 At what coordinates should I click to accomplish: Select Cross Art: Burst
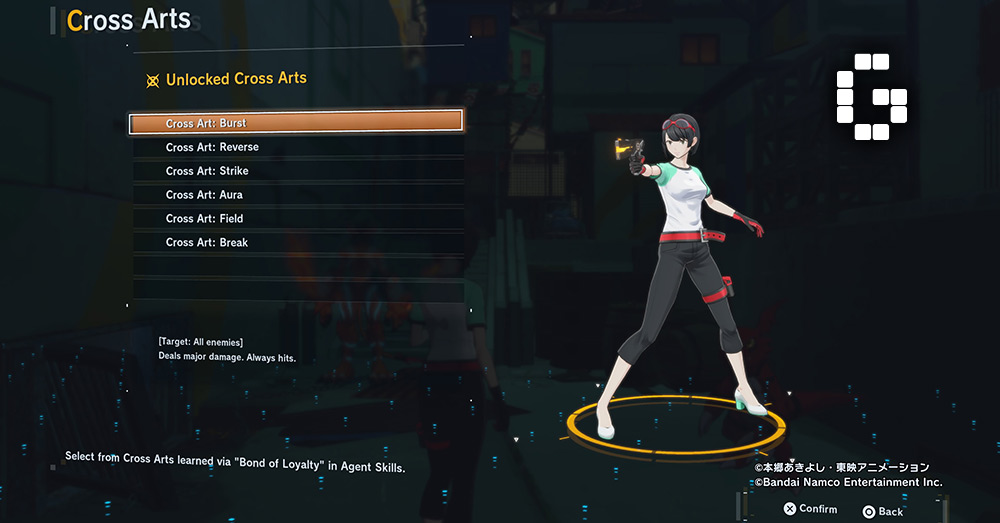pyautogui.click(x=296, y=123)
